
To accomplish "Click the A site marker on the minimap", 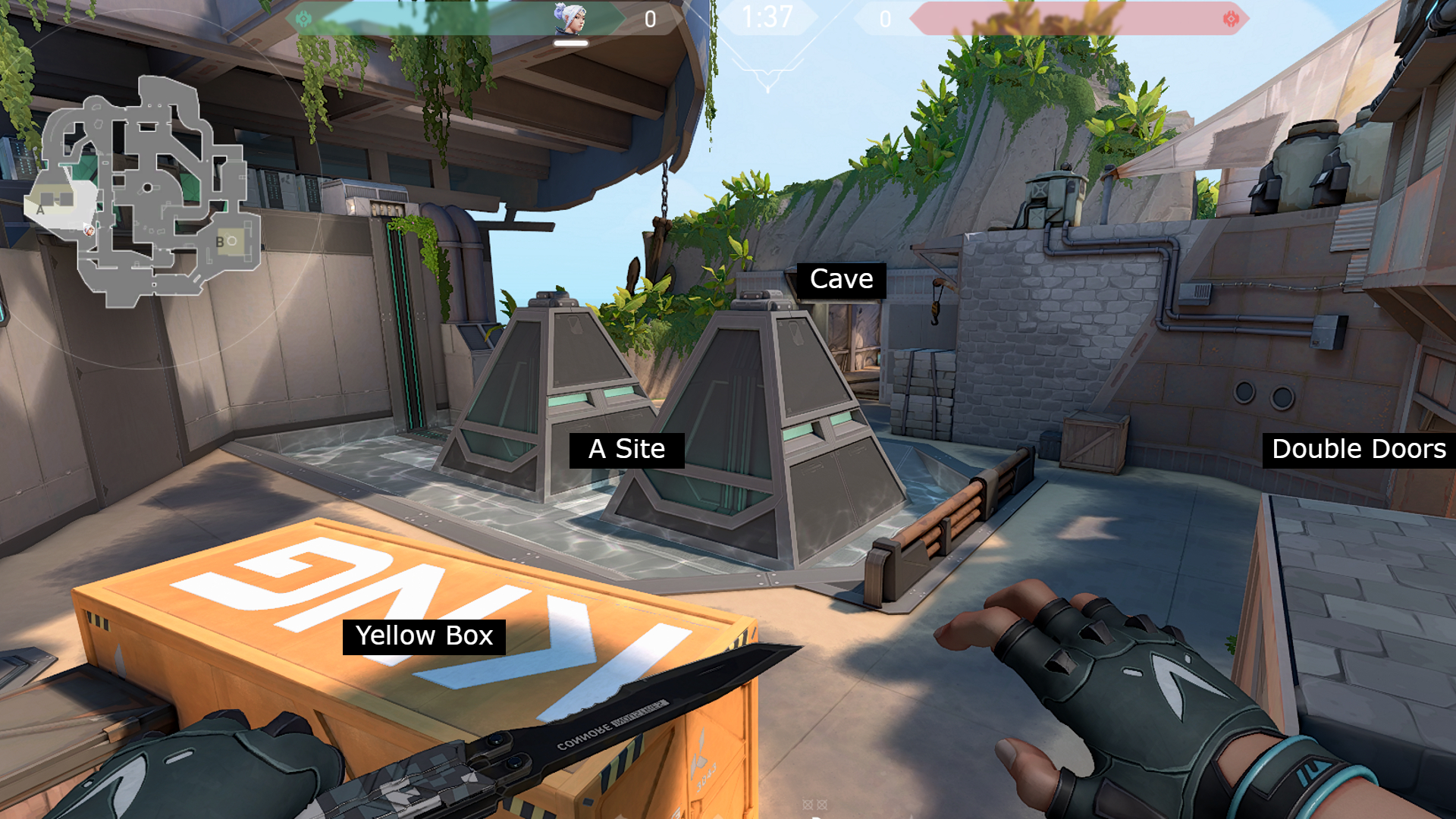I will point(42,210).
